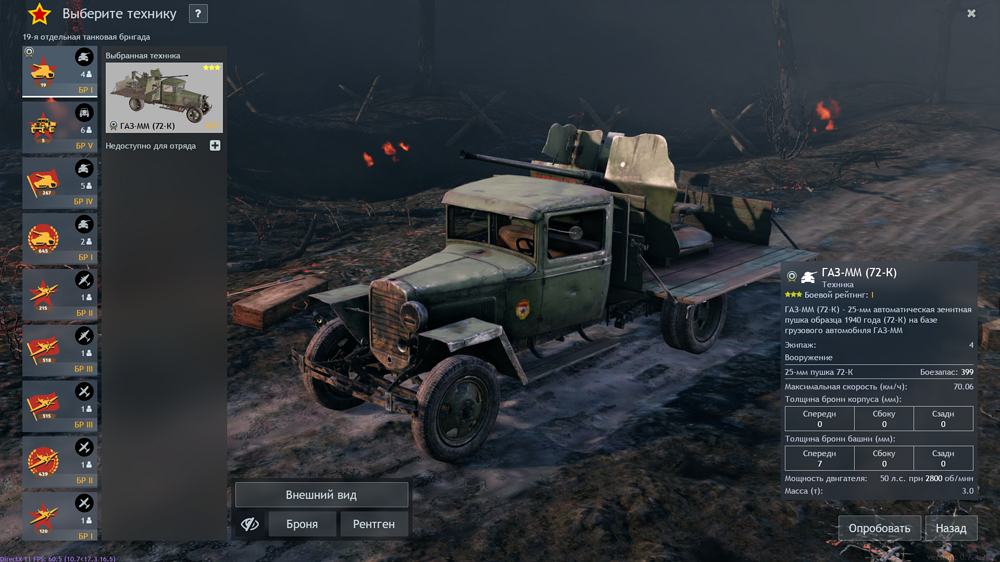Image resolution: width=1000 pixels, height=562 pixels.
Task: Open the question mark help button
Action: point(198,14)
